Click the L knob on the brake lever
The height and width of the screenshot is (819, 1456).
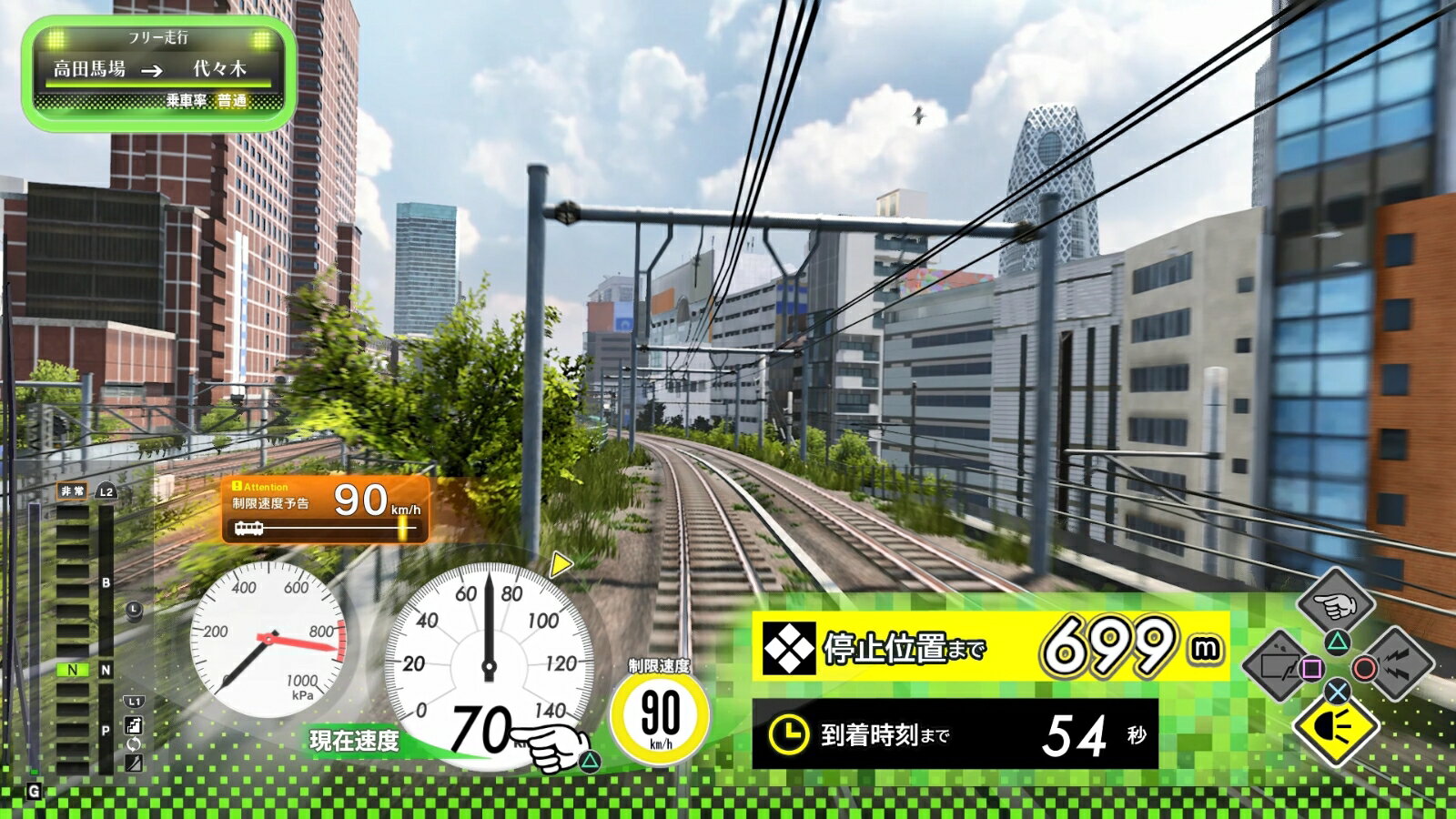click(x=134, y=611)
